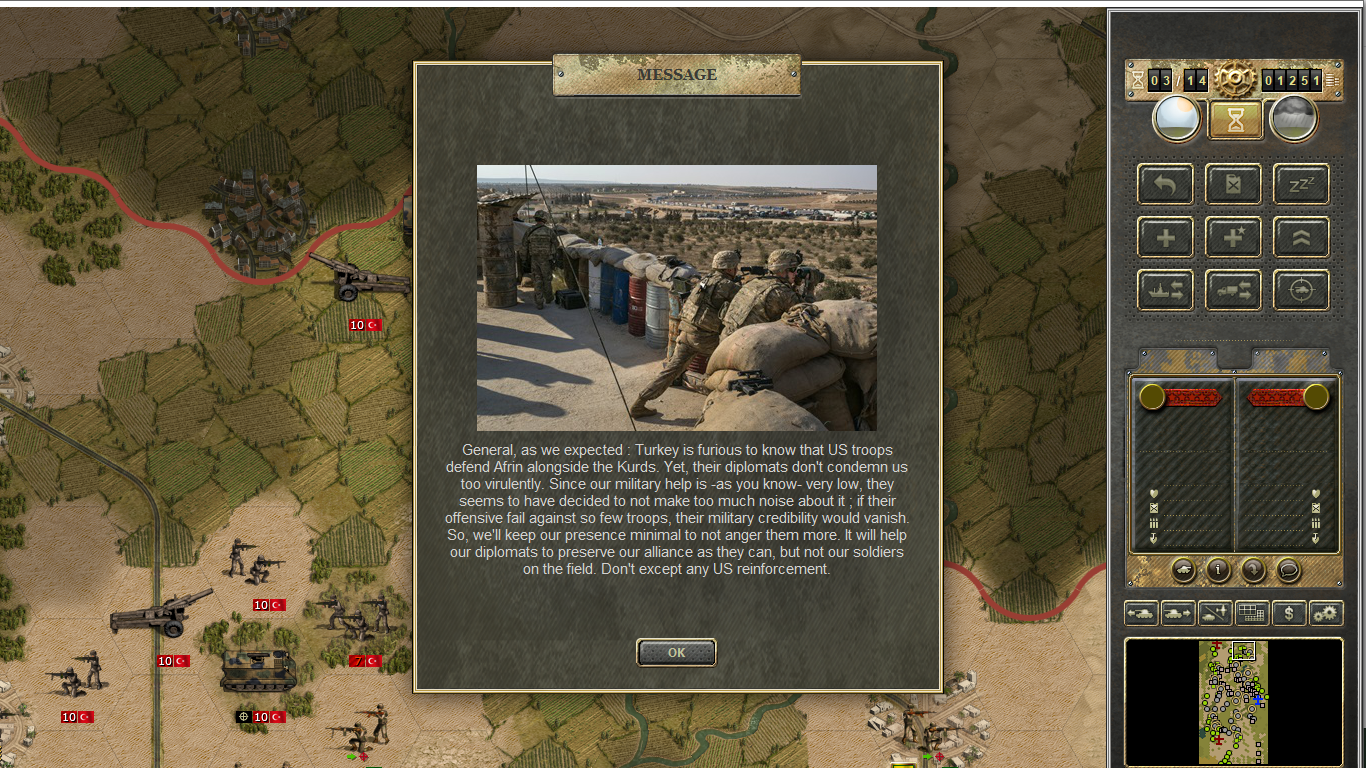Confirm the message with the OK button
The height and width of the screenshot is (768, 1366).
point(676,652)
